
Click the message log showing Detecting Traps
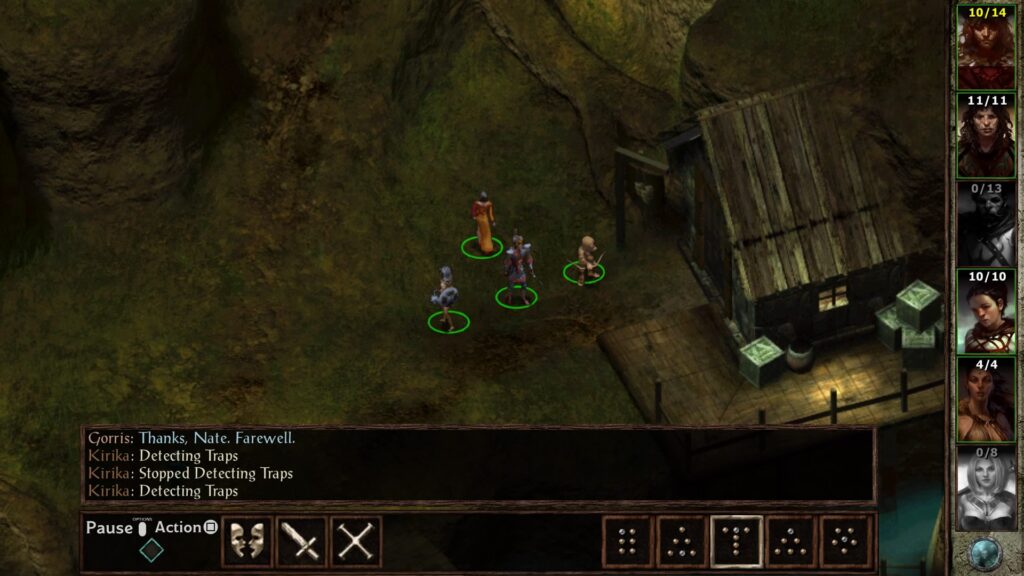[478, 465]
